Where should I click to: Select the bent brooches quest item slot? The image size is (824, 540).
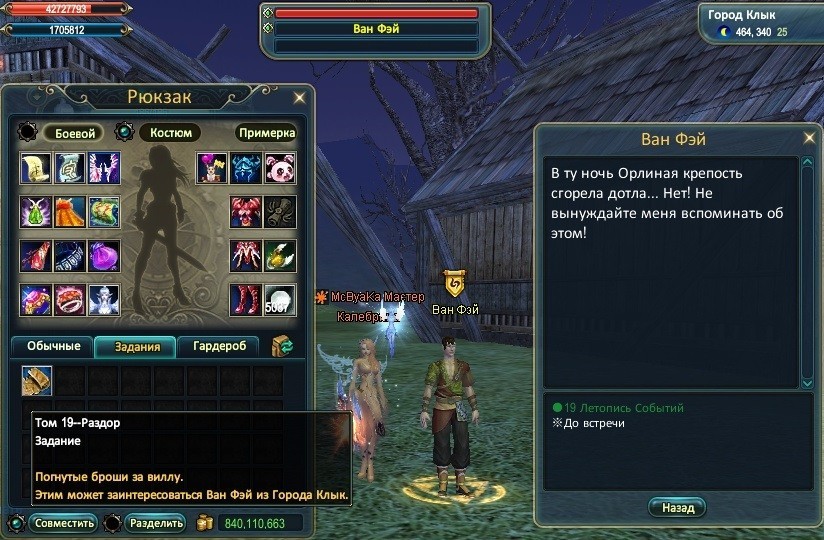point(37,381)
